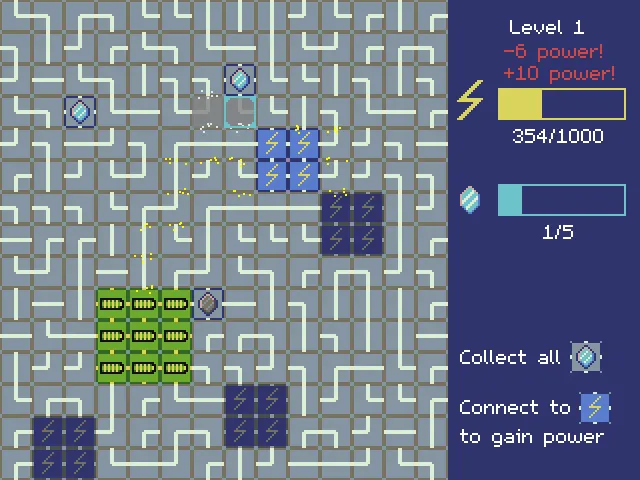Select the grayed-out collected crystal tile
This screenshot has width=640, height=480.
click(208, 303)
